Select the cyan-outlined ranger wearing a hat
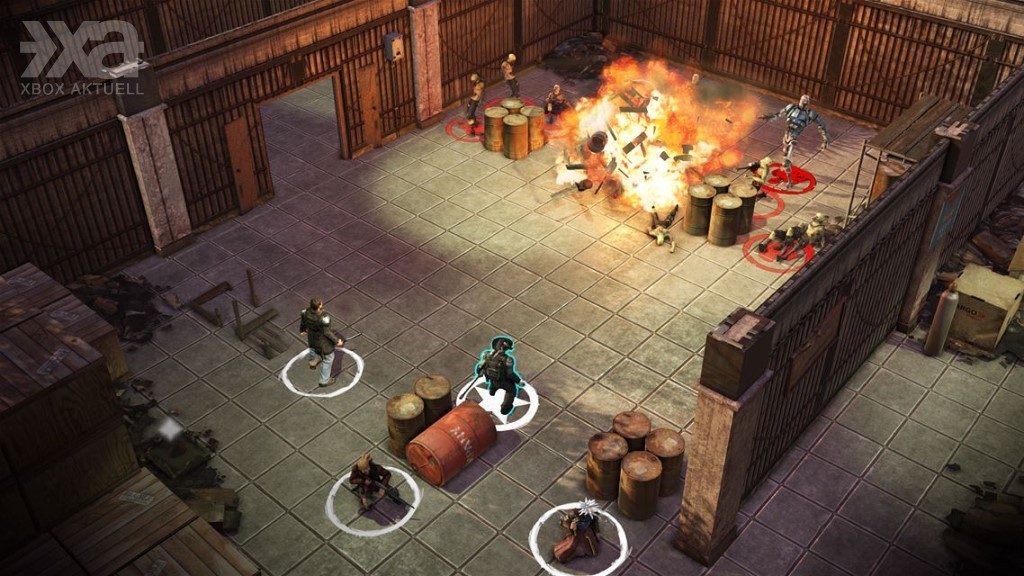The height and width of the screenshot is (576, 1024). [x=498, y=374]
